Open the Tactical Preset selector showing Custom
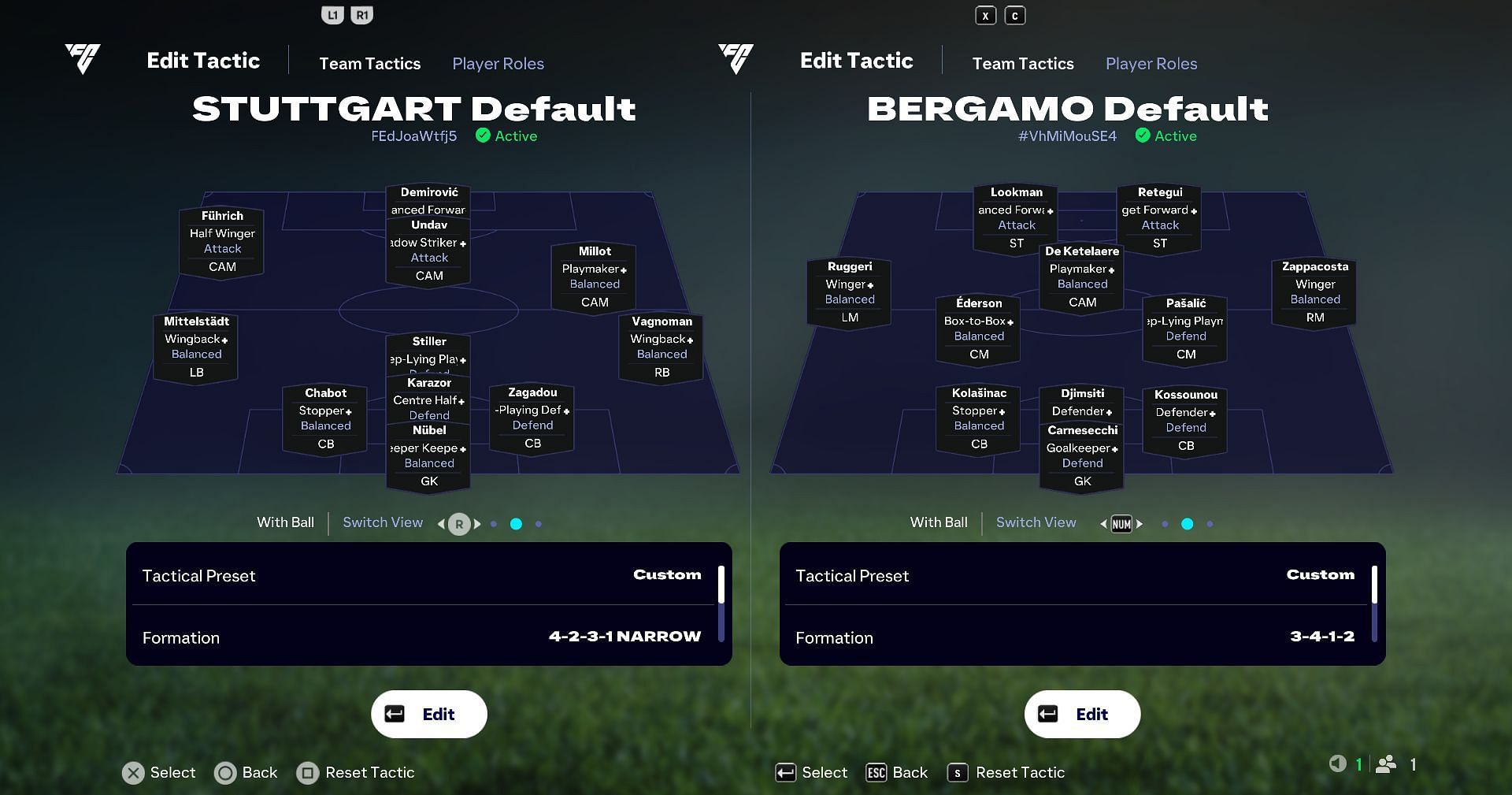Viewport: 1512px width, 795px height. [428, 575]
